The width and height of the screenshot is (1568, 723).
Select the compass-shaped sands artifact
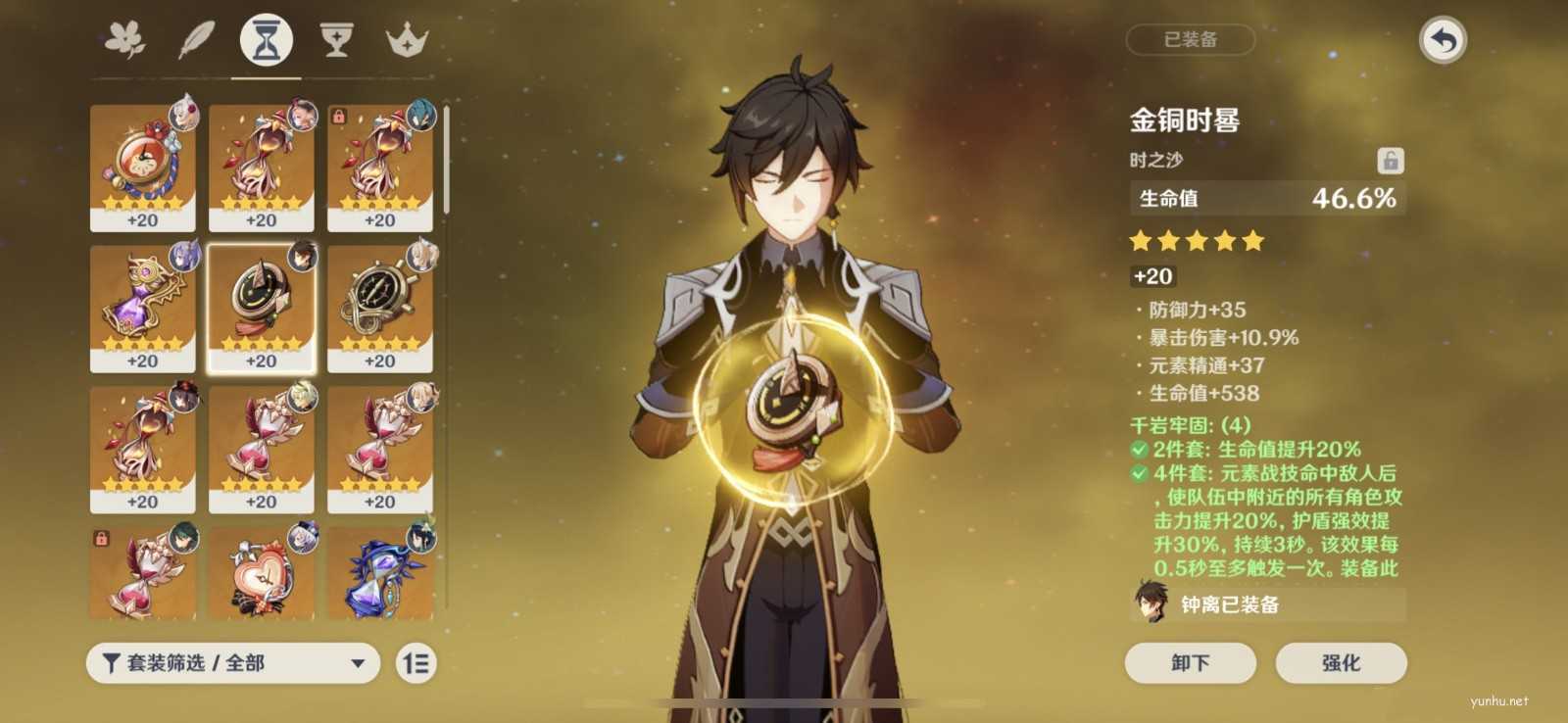pos(380,308)
